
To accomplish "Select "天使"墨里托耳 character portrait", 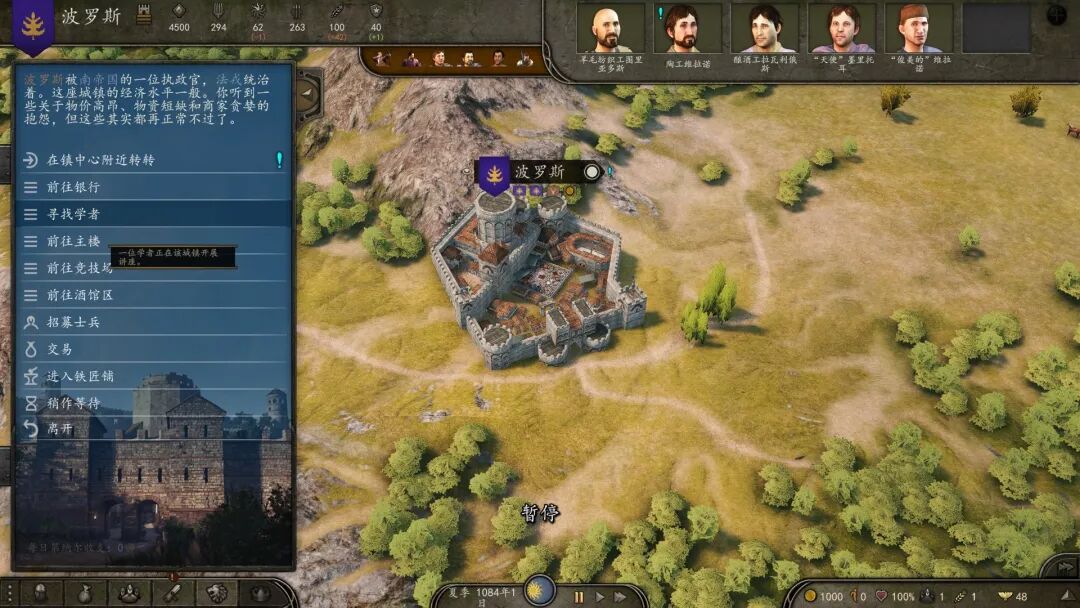I will (x=841, y=29).
